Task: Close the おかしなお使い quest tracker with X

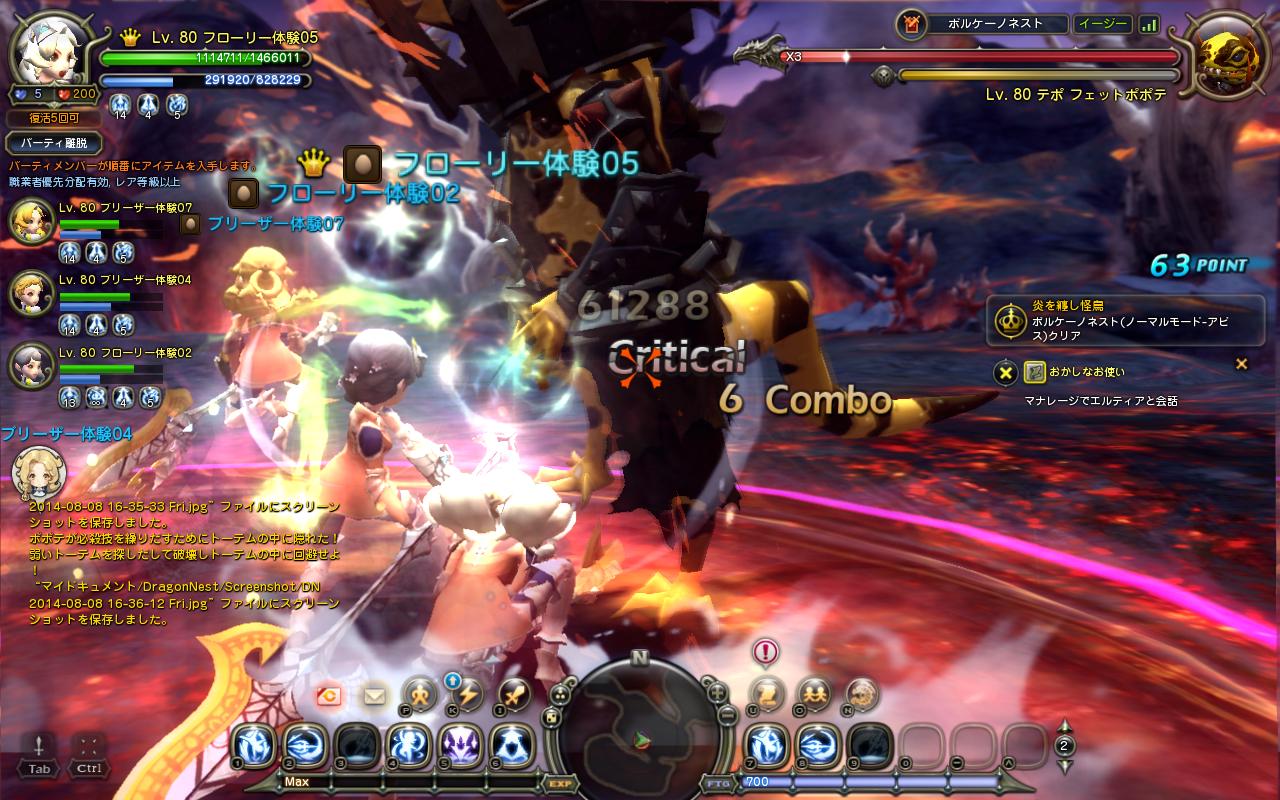Action: point(1006,373)
